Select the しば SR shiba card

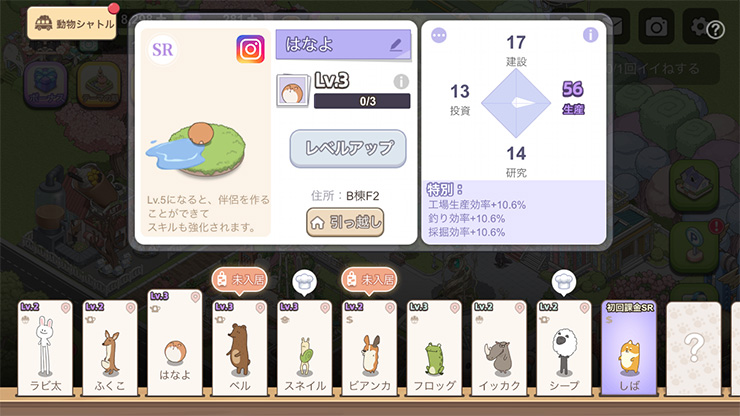coord(629,348)
